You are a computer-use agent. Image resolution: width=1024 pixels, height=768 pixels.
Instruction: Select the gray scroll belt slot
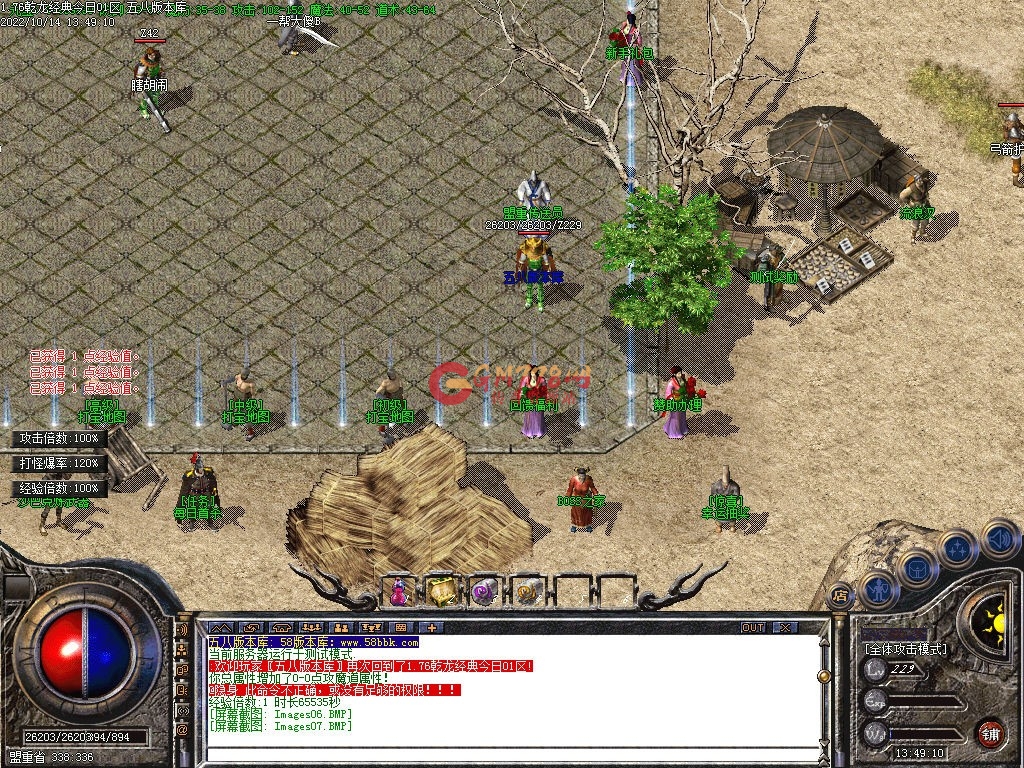[527, 592]
